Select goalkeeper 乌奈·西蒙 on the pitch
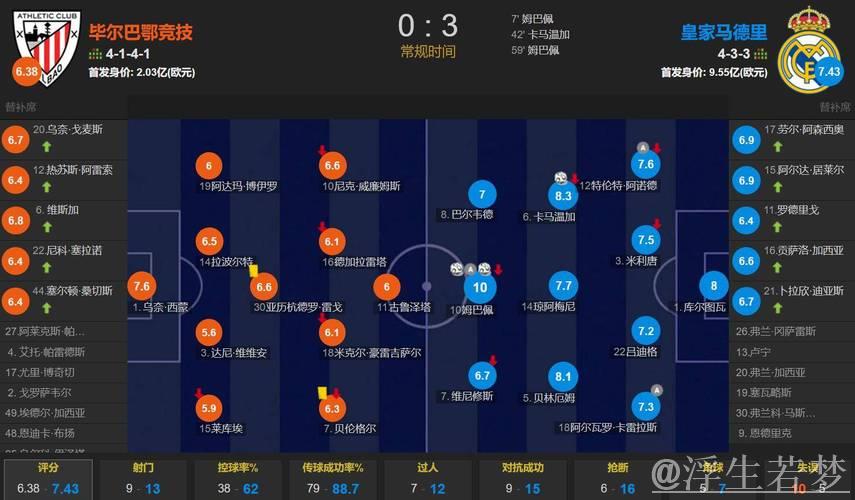This screenshot has width=855, height=500. (x=141, y=285)
